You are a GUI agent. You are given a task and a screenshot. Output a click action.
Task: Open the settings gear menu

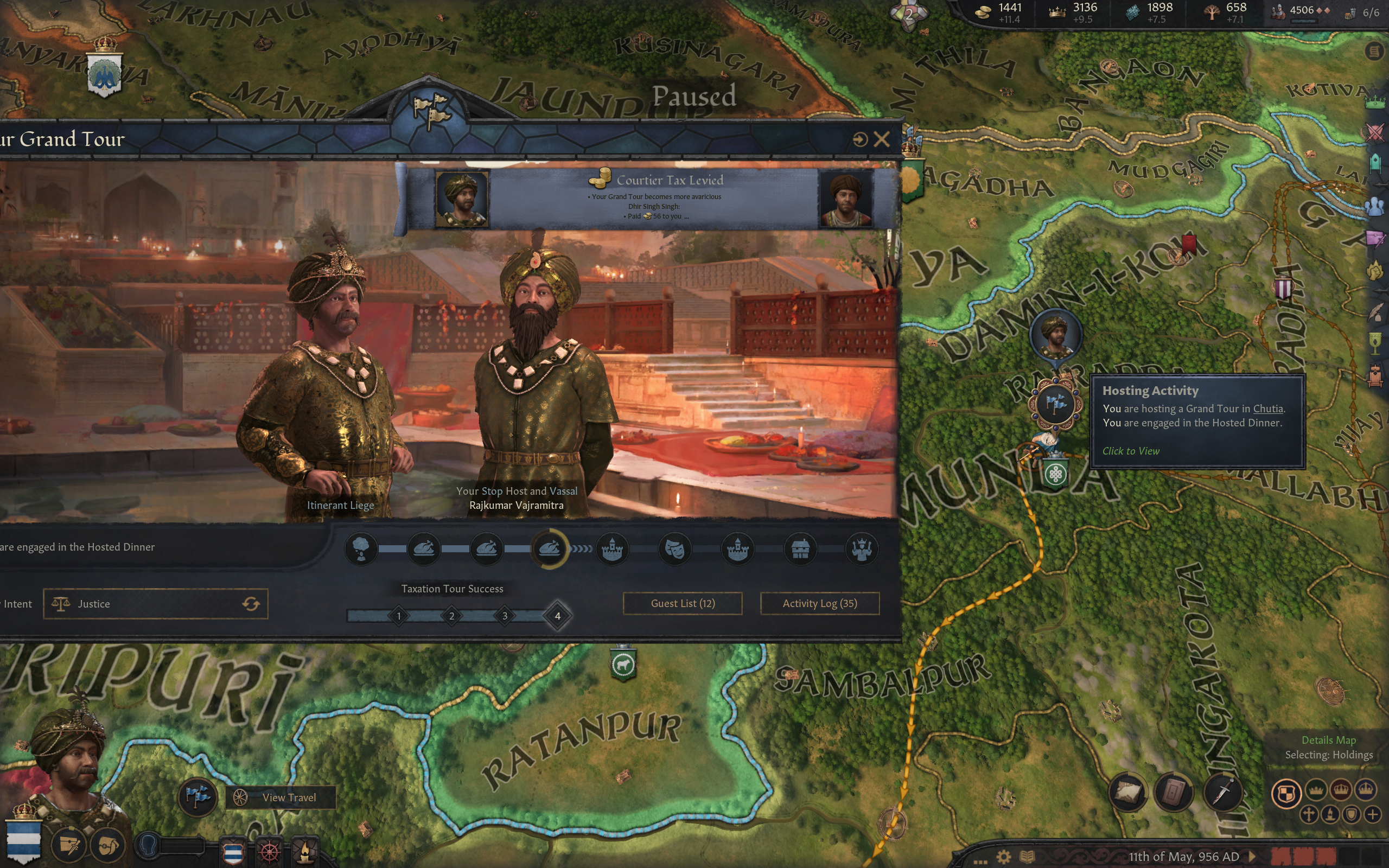[1003, 857]
